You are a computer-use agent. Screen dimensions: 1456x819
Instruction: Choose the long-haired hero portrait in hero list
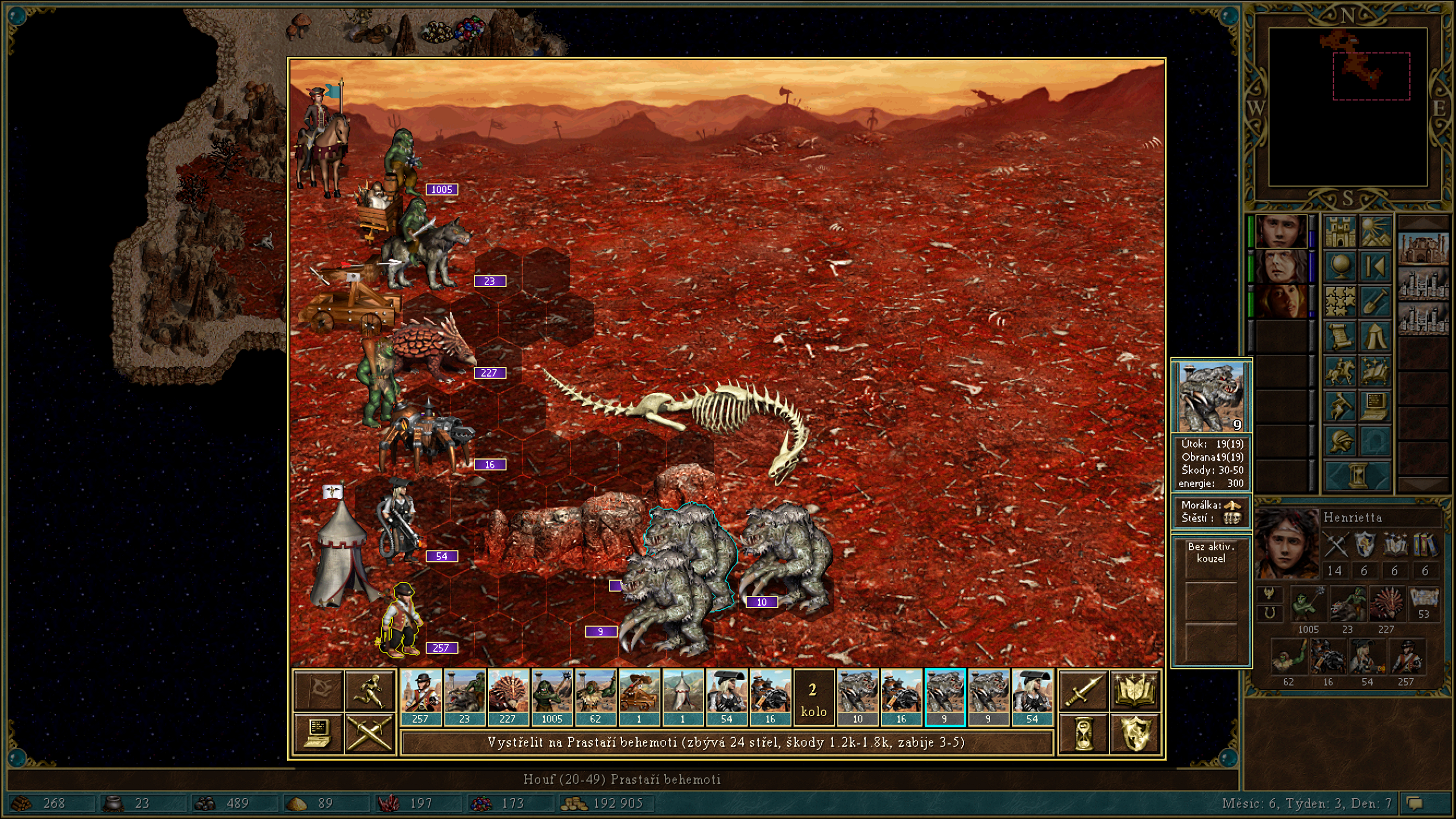(x=1280, y=266)
